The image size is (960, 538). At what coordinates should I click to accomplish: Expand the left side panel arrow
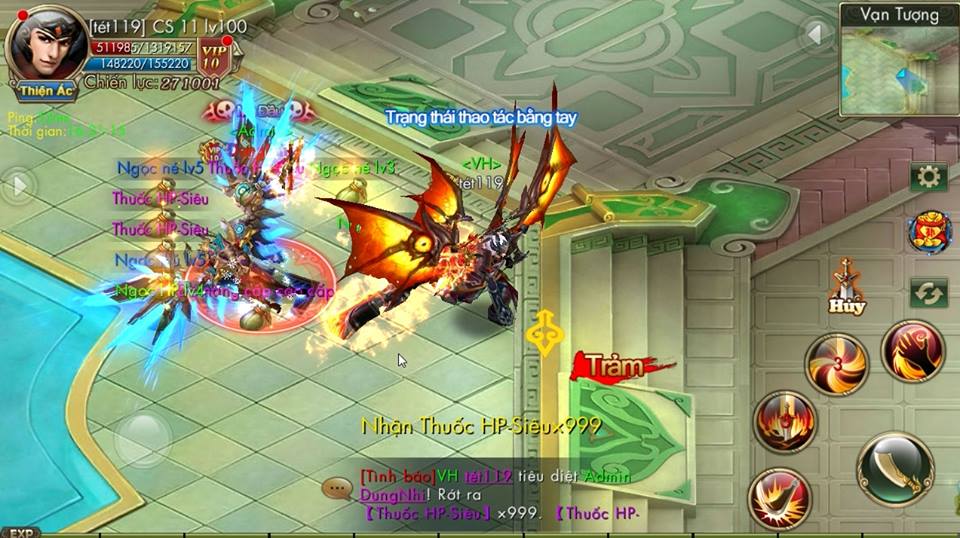[x=18, y=185]
